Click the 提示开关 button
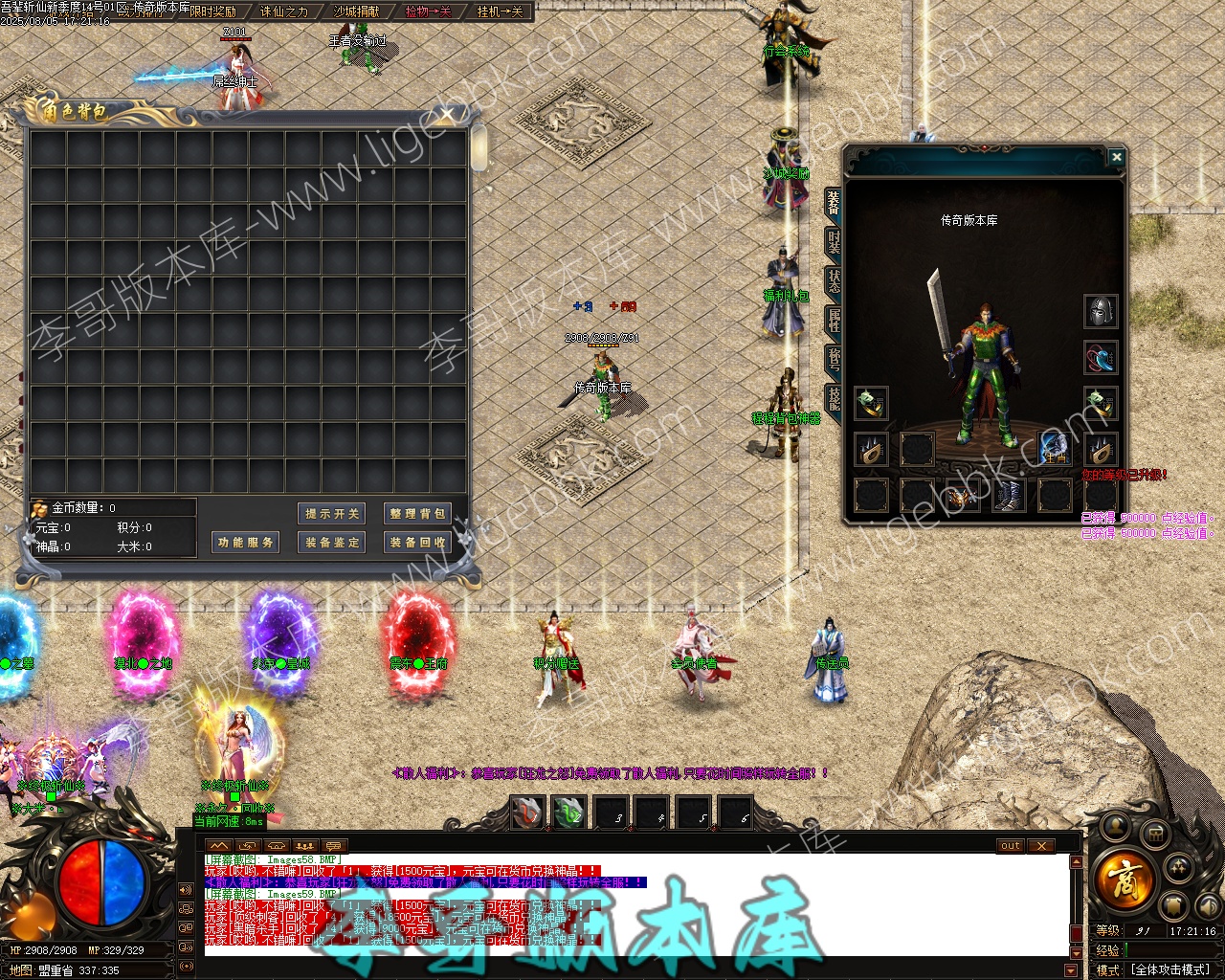The image size is (1225, 980). click(x=332, y=514)
